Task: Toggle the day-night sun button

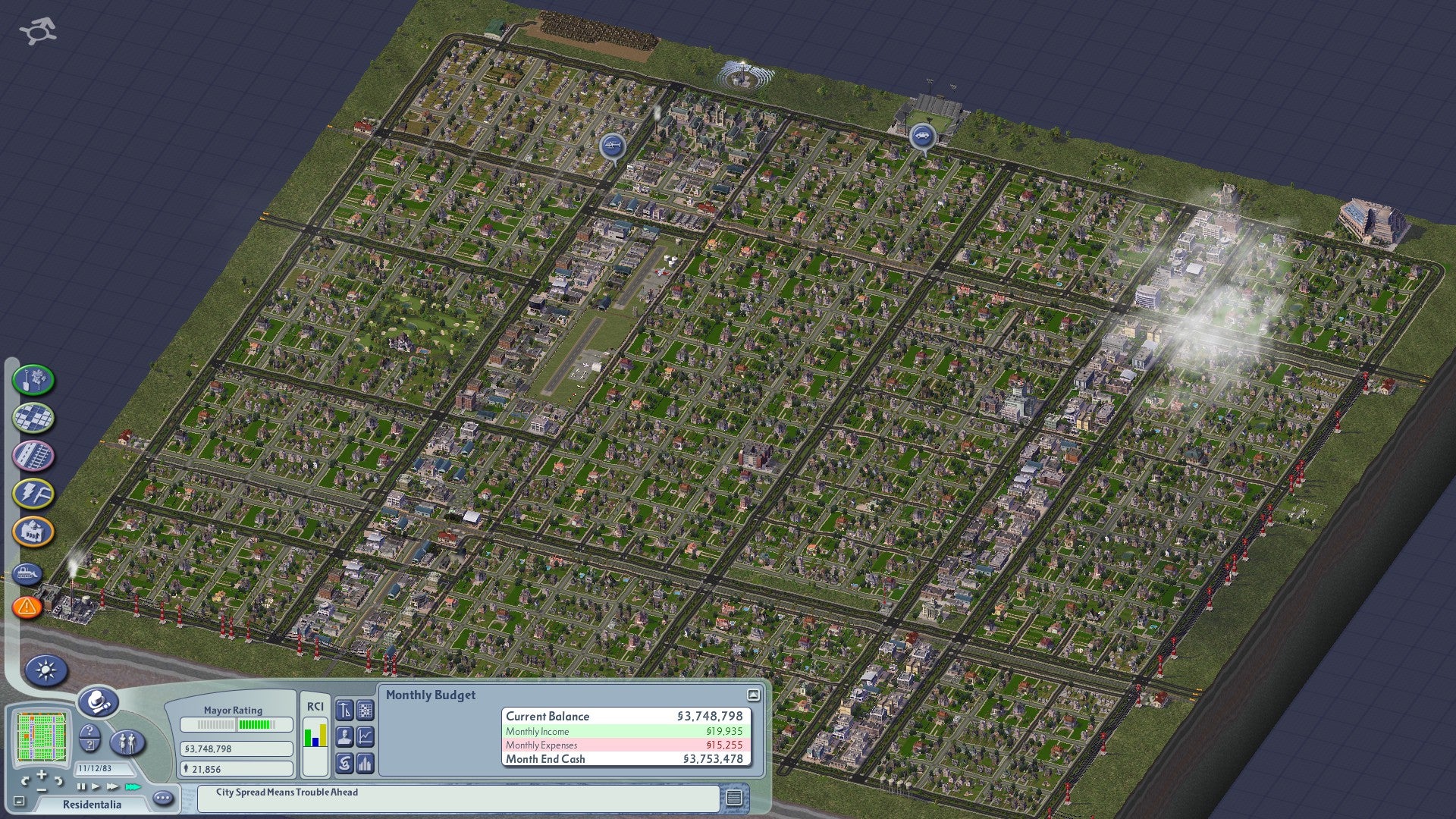Action: (x=47, y=669)
